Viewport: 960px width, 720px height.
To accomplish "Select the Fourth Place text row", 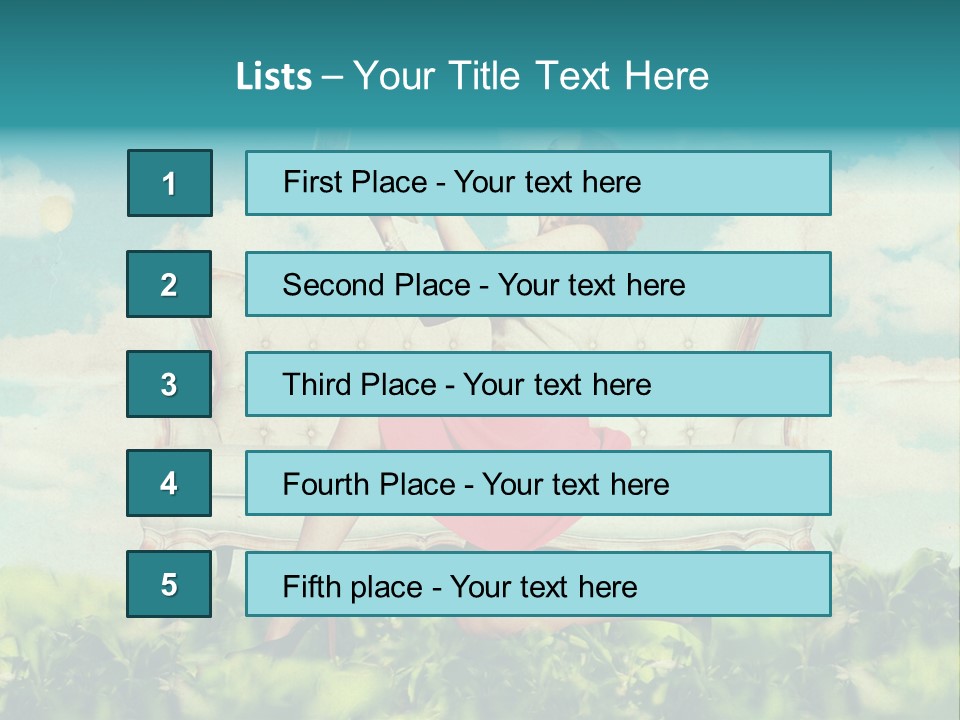I will coord(538,484).
